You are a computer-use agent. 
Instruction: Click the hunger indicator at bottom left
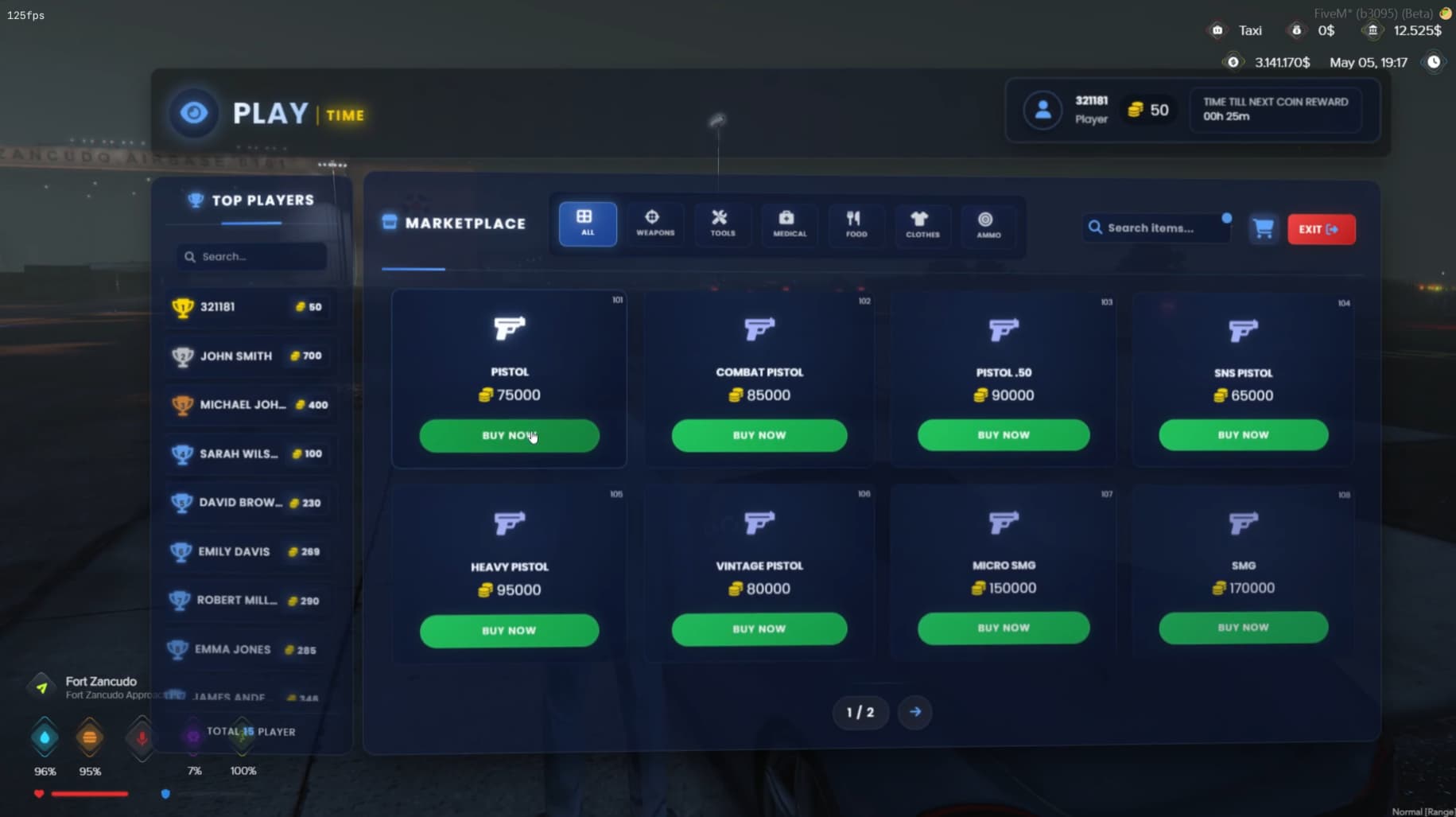pos(90,738)
